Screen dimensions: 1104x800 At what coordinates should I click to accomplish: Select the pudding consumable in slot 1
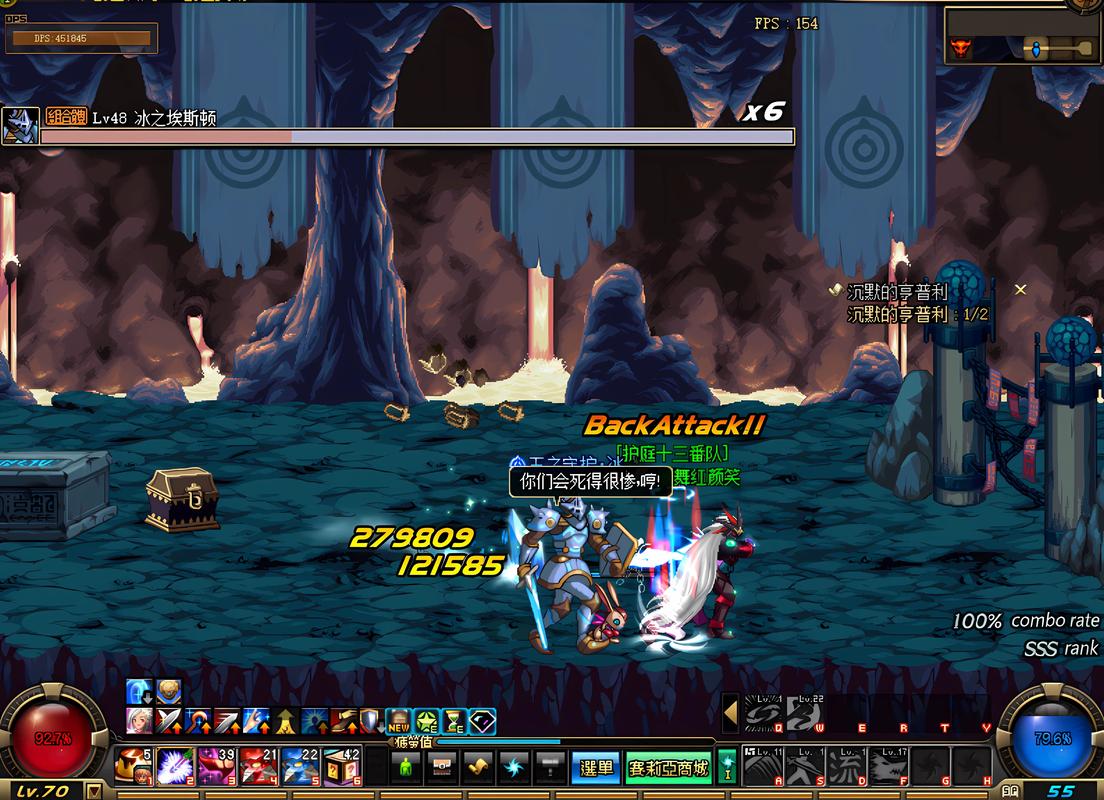pyautogui.click(x=133, y=767)
